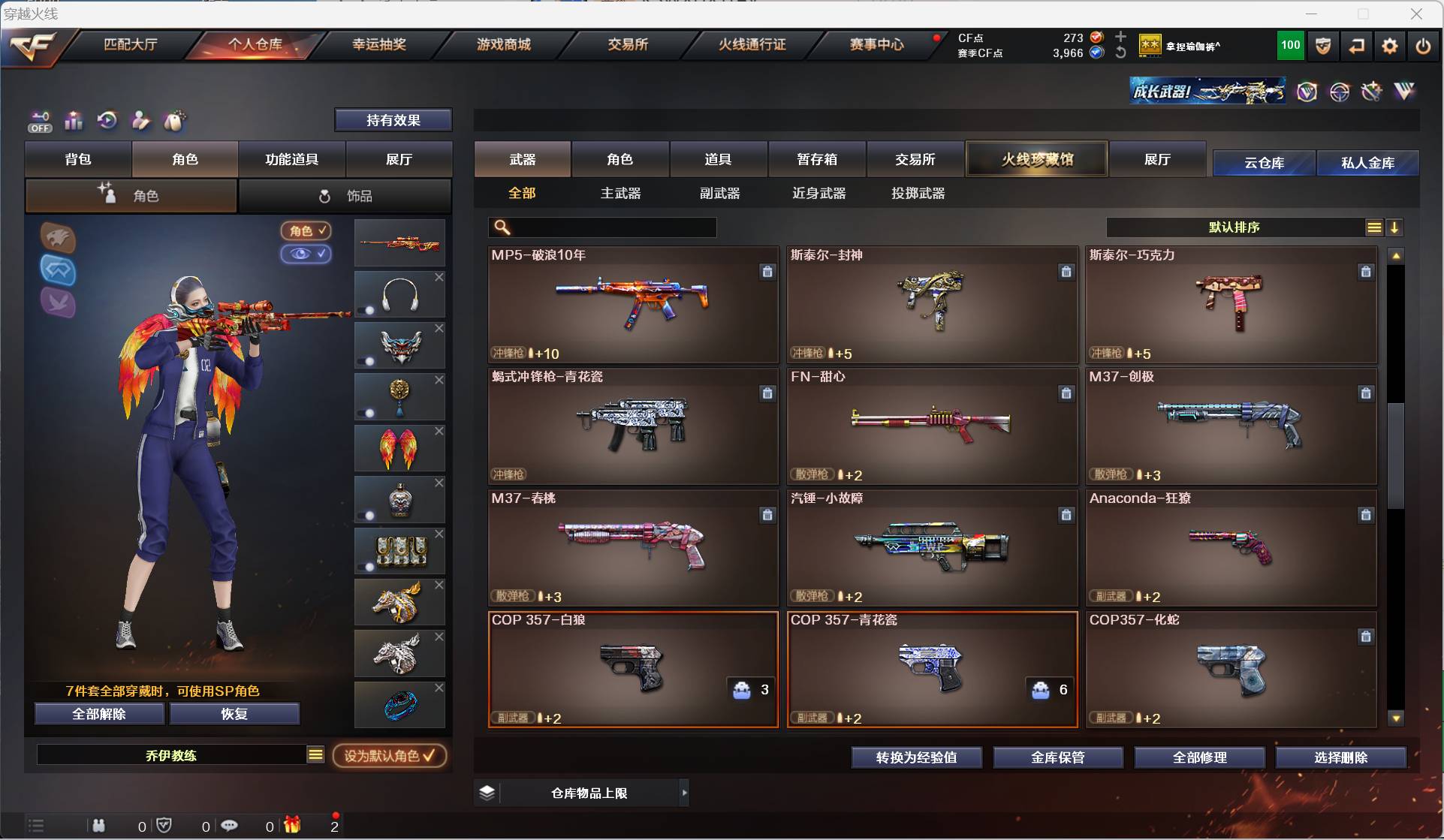Toggle the eye visibility icon on character preview
The image size is (1444, 840).
click(306, 254)
